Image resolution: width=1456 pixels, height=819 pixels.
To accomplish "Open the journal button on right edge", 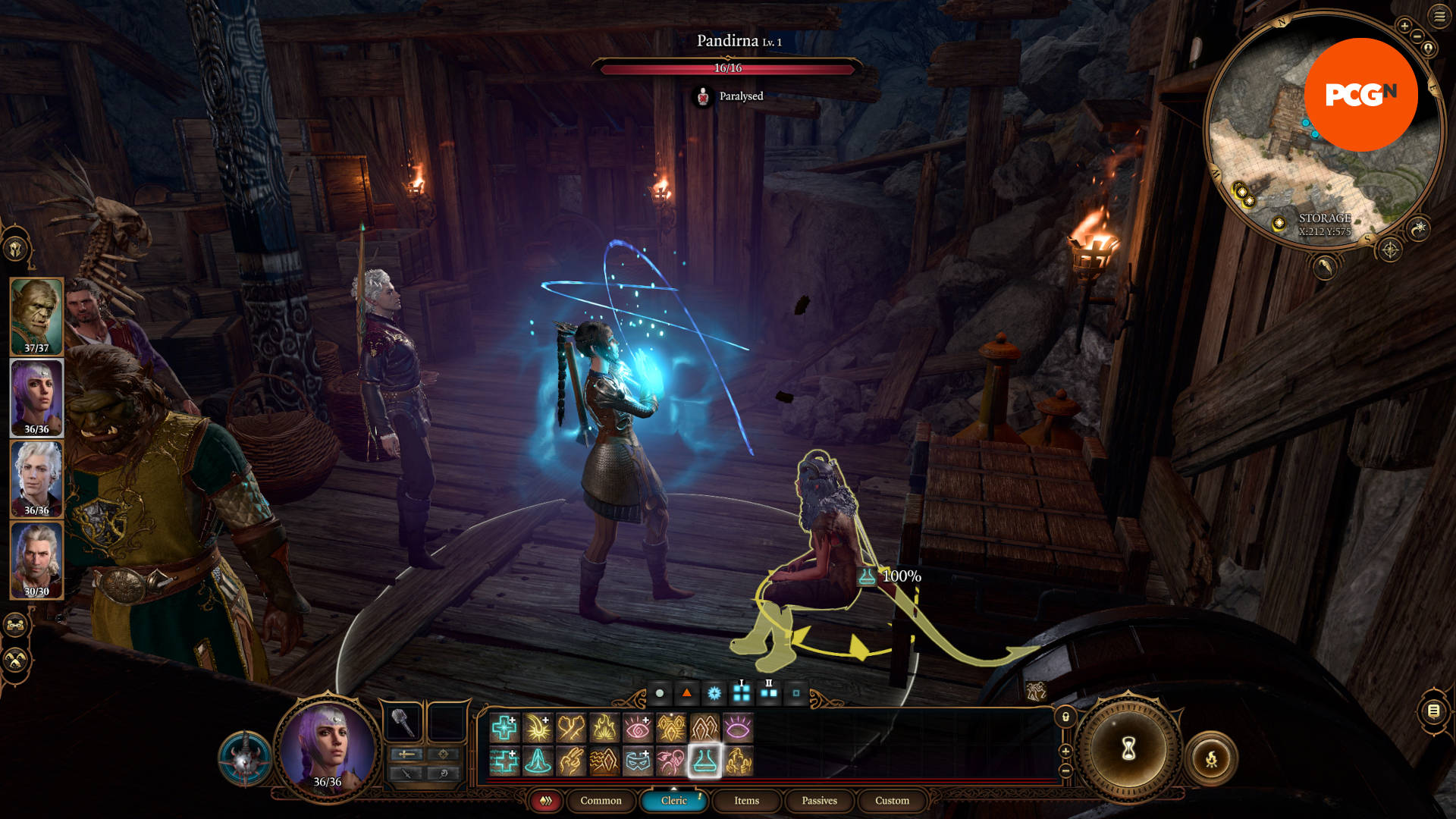I will [1433, 711].
